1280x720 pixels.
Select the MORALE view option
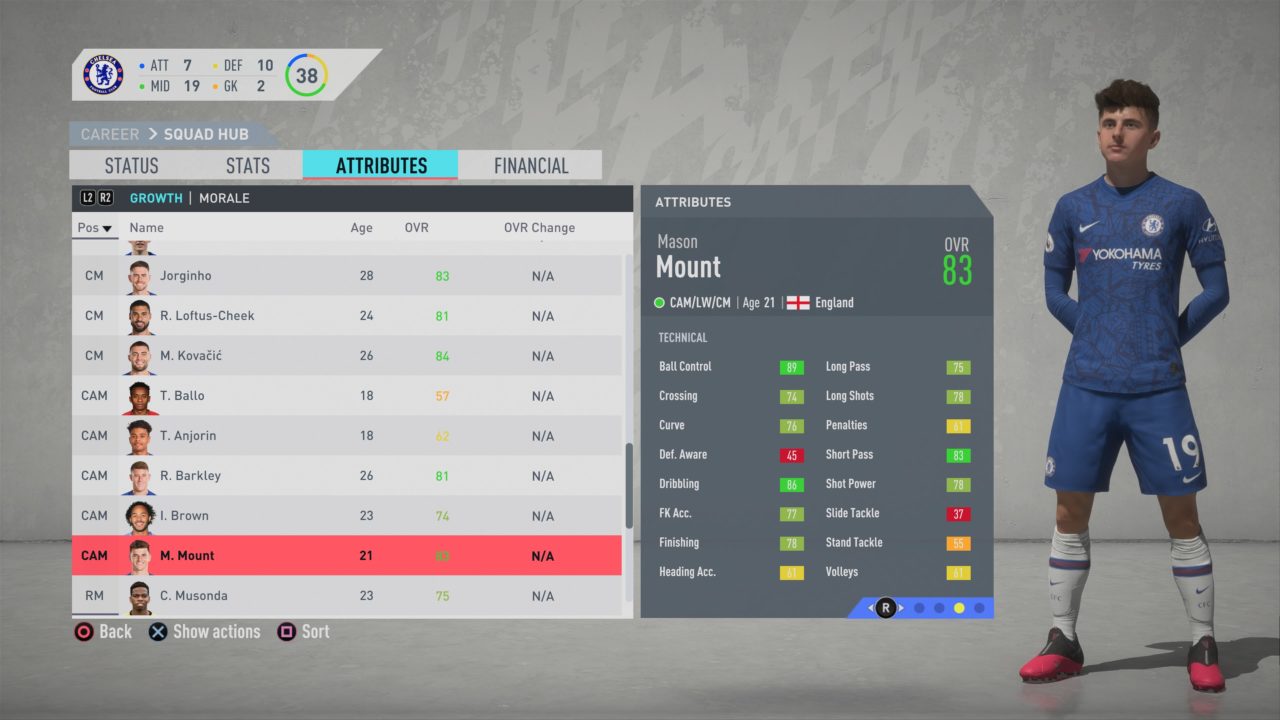(224, 197)
